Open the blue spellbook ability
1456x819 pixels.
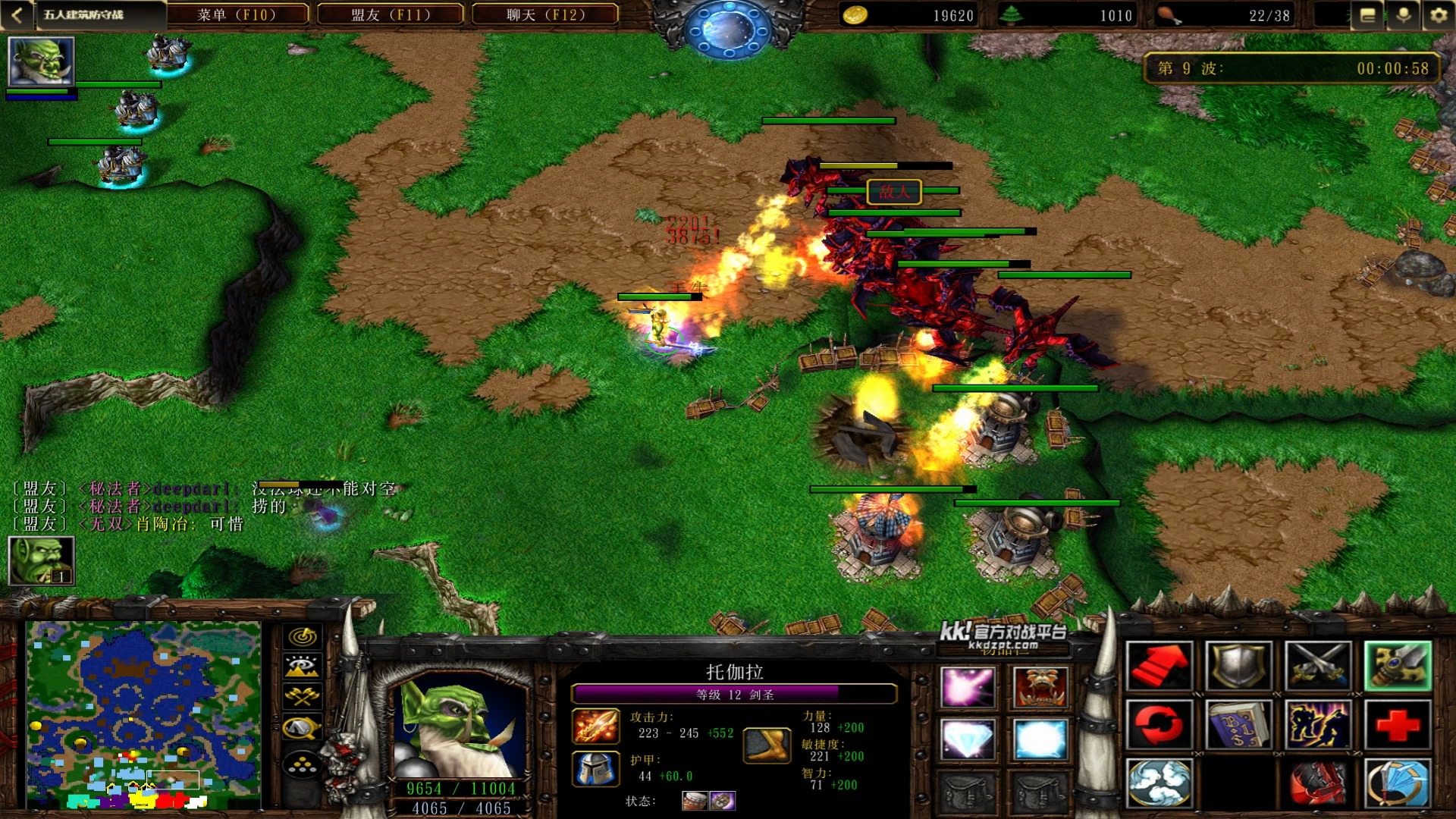click(x=1238, y=724)
